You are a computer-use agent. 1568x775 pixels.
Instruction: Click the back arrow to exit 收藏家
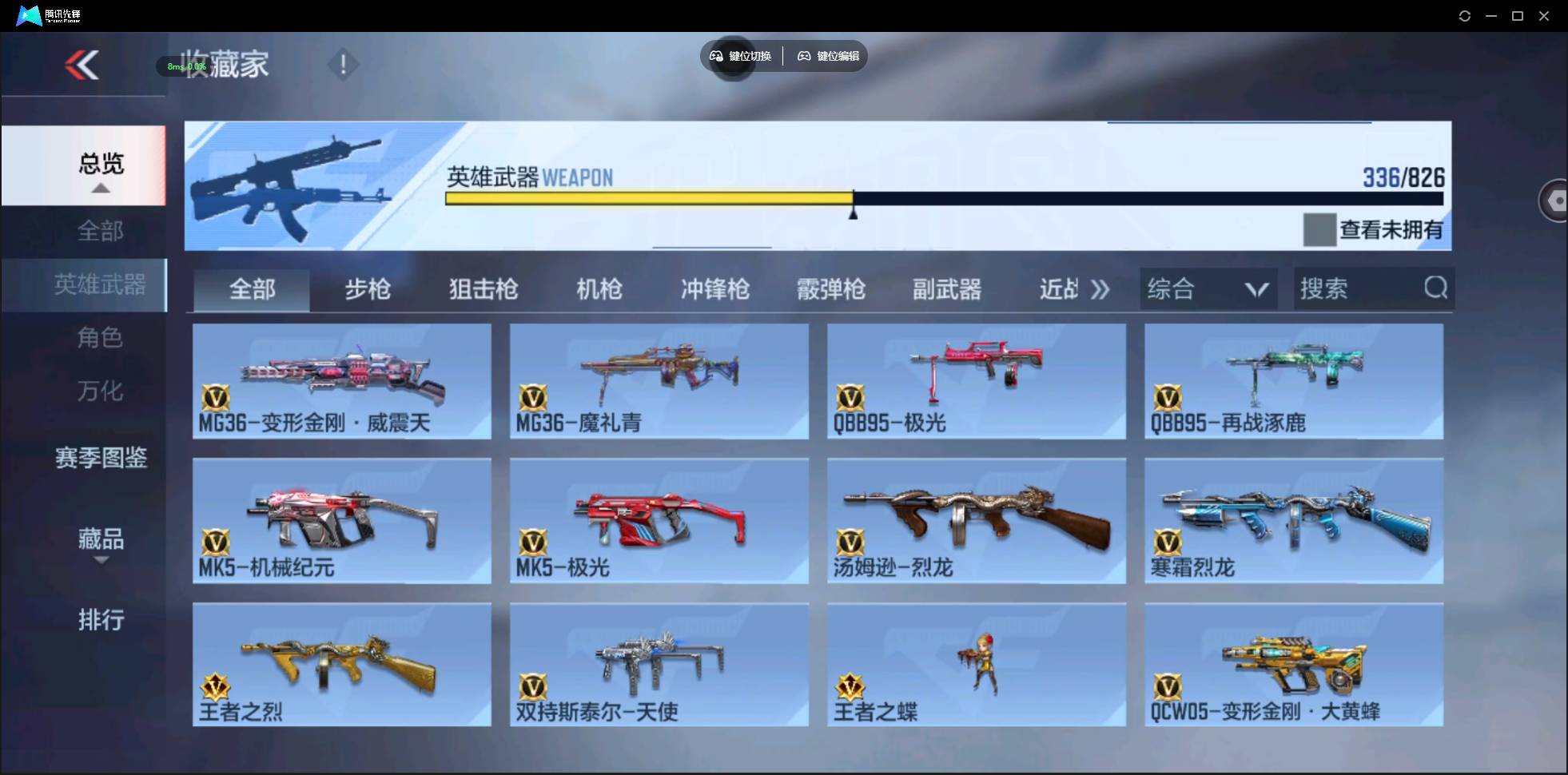click(83, 66)
